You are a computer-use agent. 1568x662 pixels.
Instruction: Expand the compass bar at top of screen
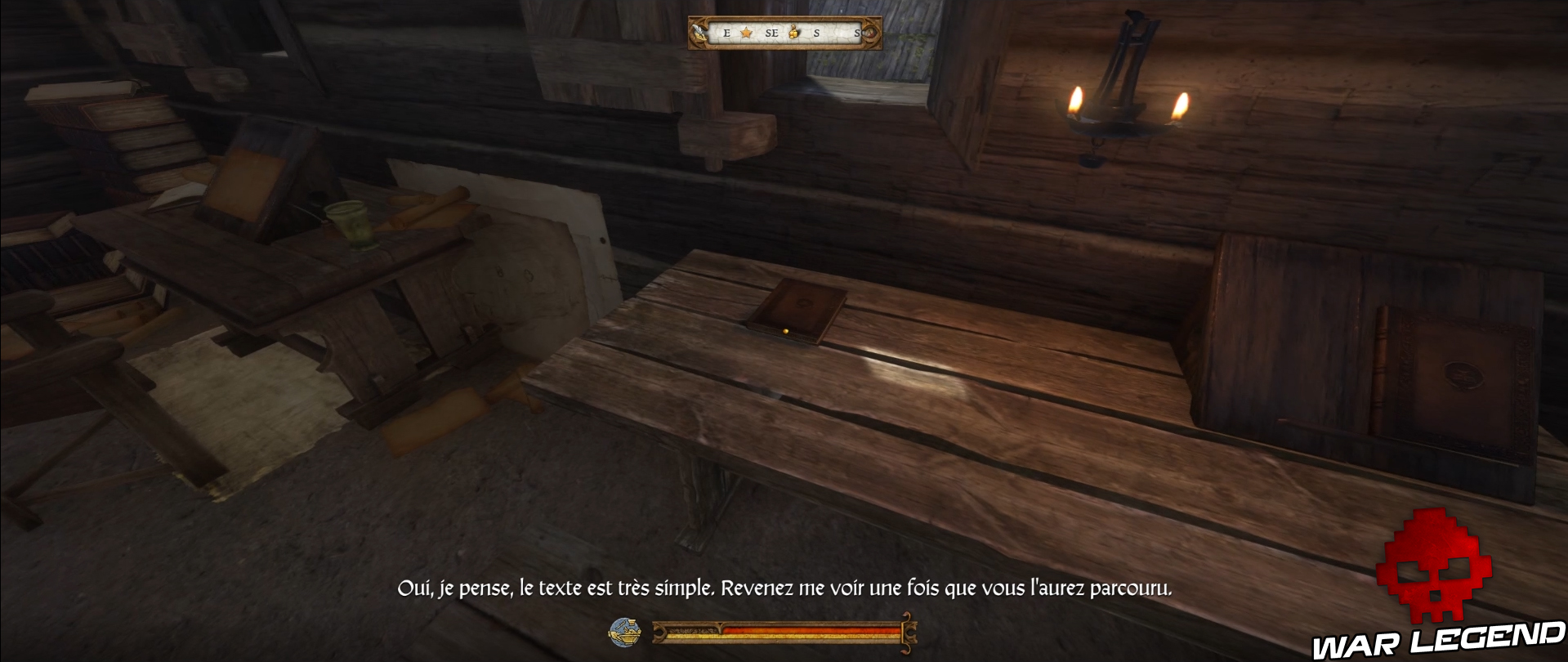(x=784, y=33)
